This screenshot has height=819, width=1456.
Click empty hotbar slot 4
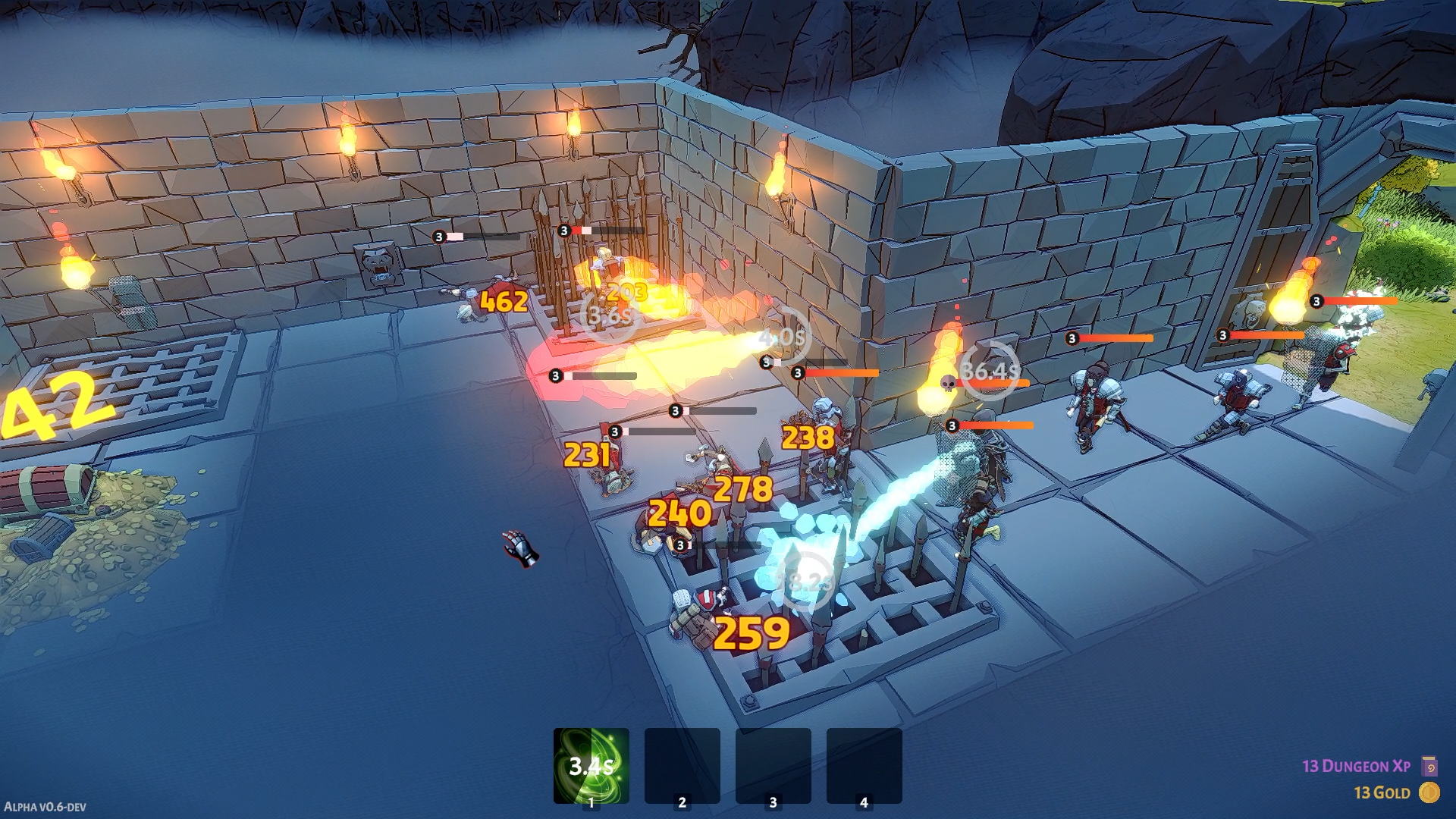(x=862, y=762)
